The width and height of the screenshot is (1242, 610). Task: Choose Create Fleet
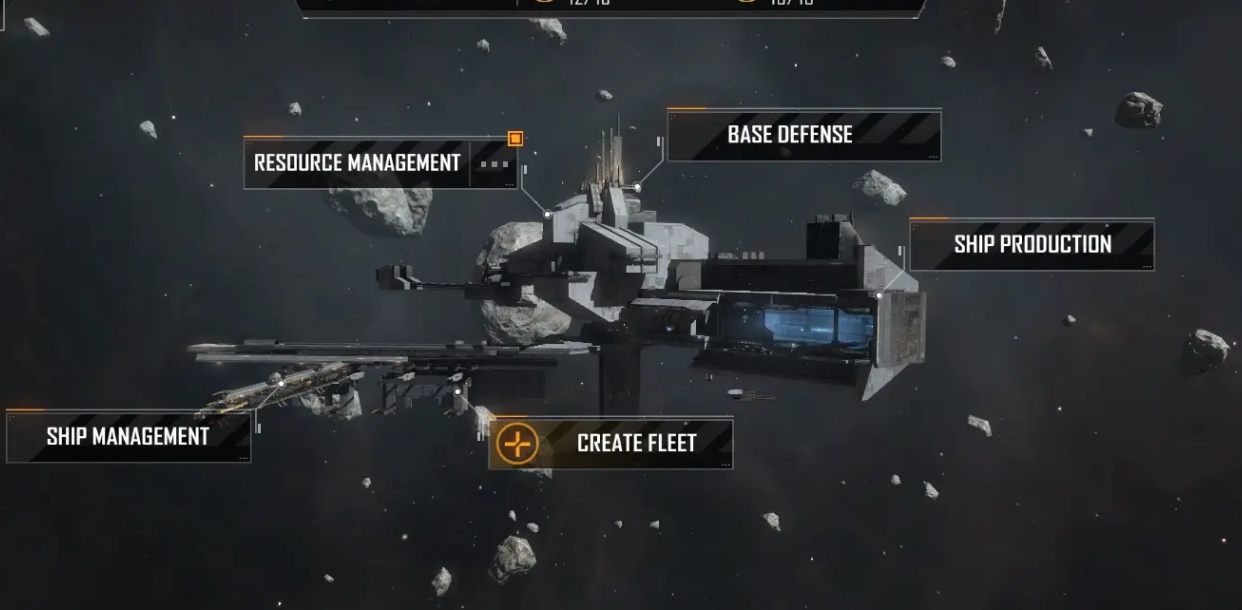click(x=611, y=443)
